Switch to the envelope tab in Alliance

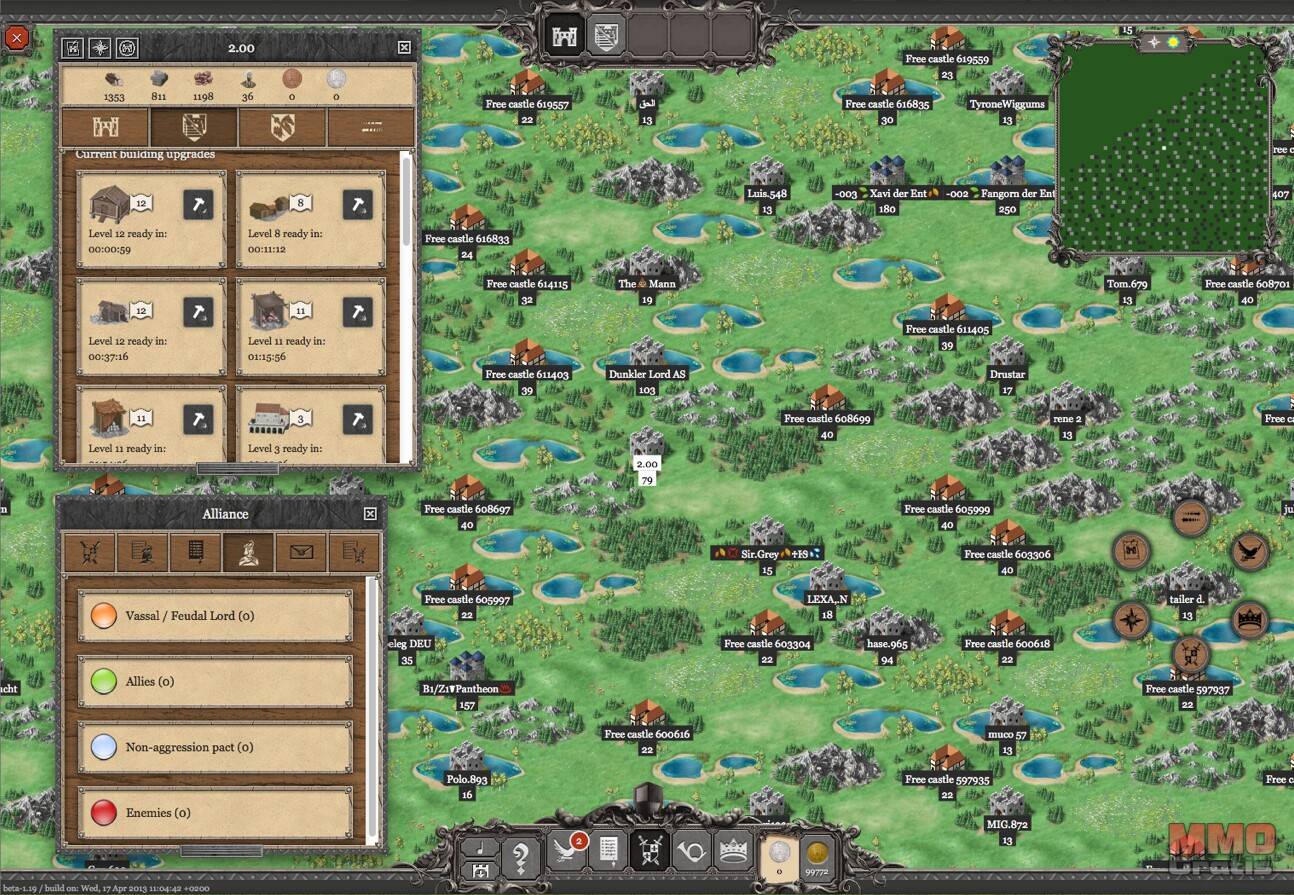pos(301,553)
